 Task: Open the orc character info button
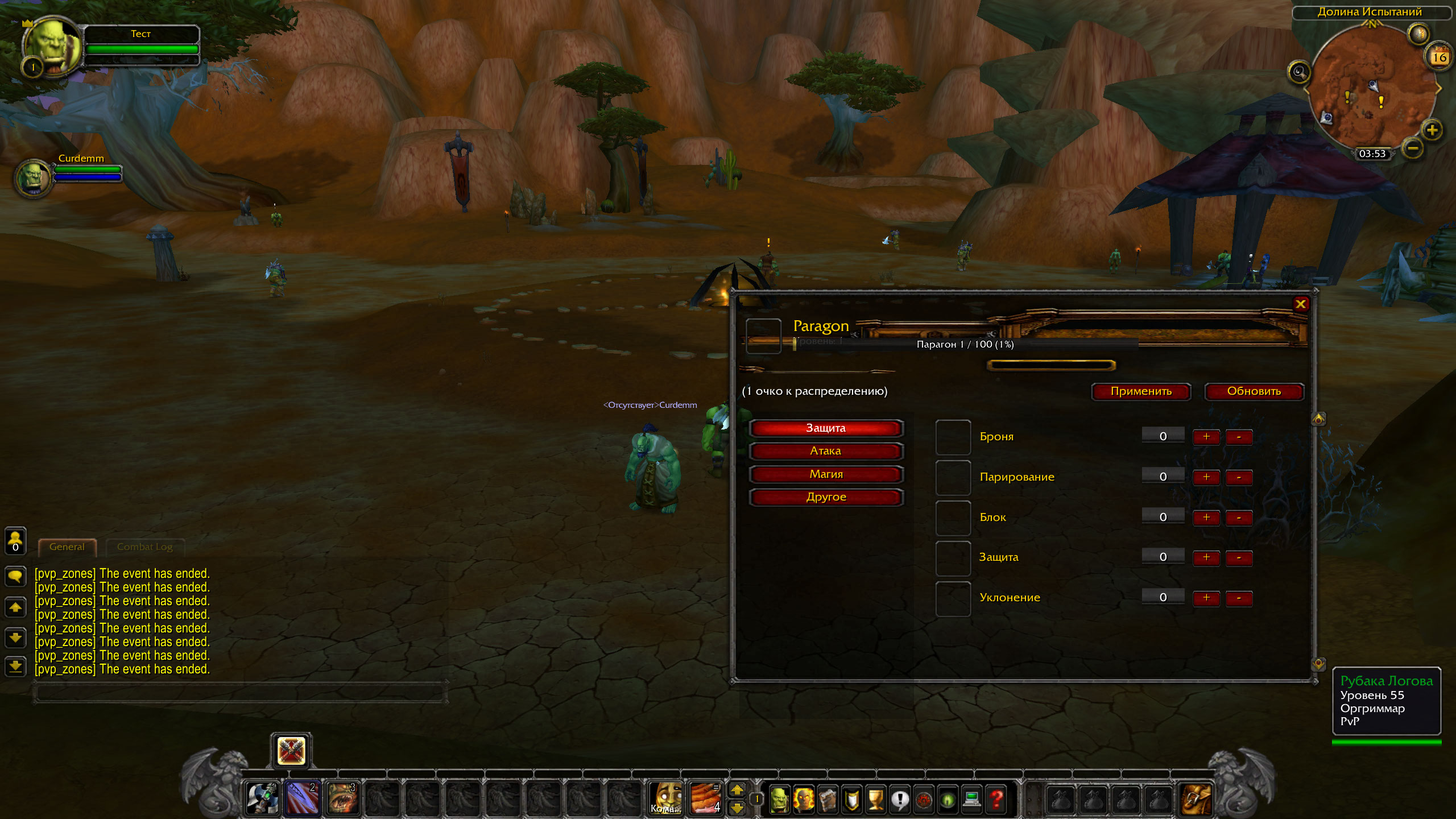779,800
